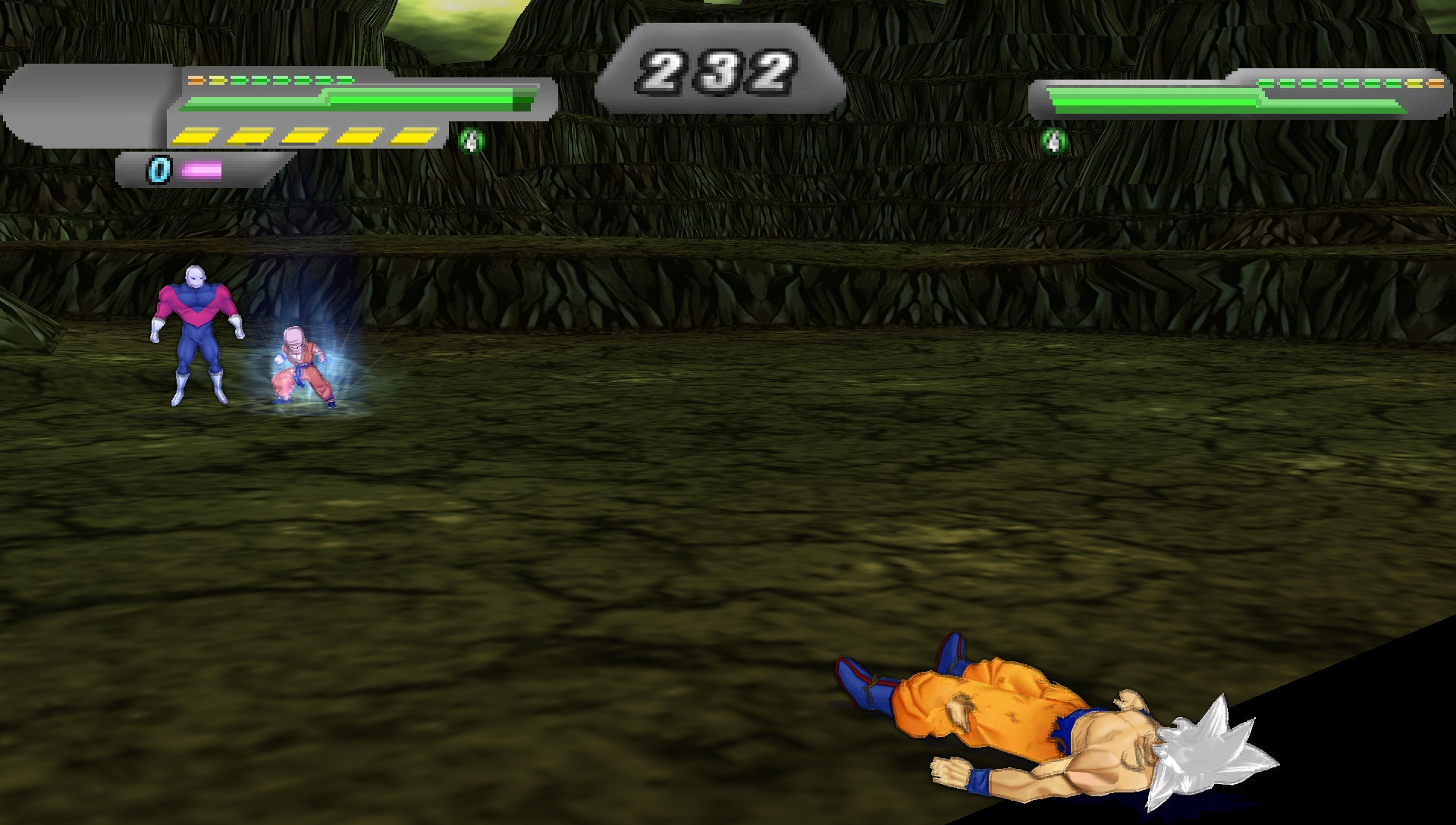The image size is (1456, 825).
Task: Select the green orb icon under the left gauge
Action: coord(472,140)
